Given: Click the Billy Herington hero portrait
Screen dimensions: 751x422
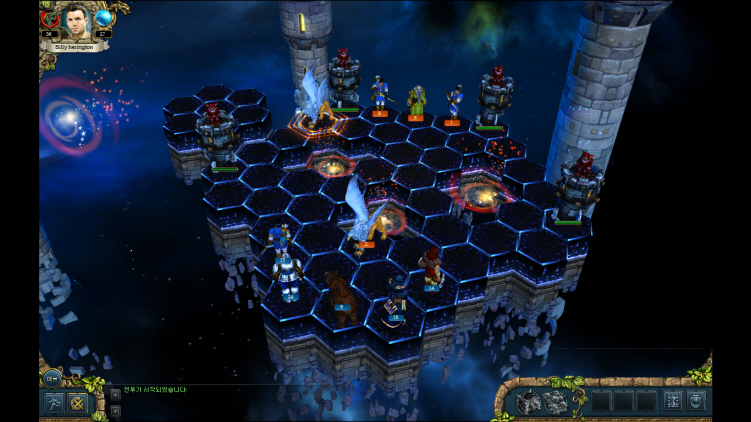Looking at the screenshot, I should (76, 20).
